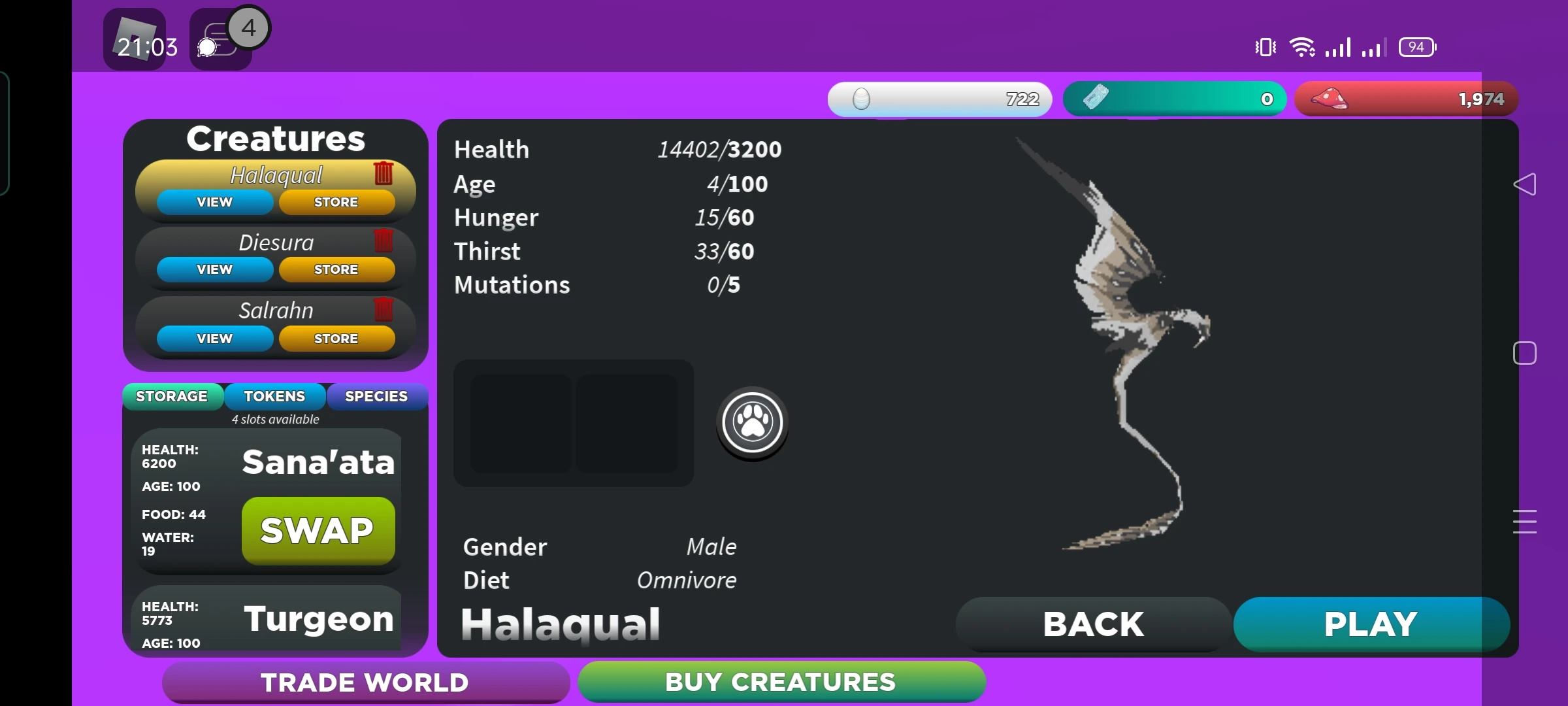The image size is (1568, 706).
Task: Switch to the SPECIES tab
Action: click(x=377, y=395)
